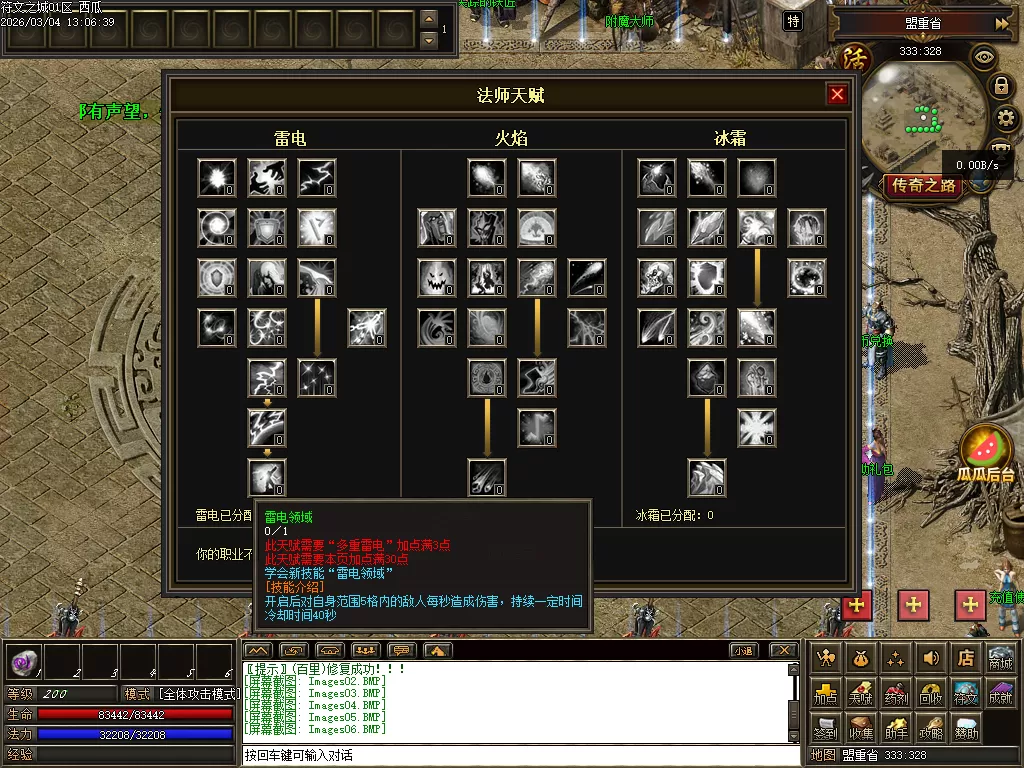This screenshot has height=768, width=1024.
Task: Click the padlock icon beside minimap
Action: 1000,86
